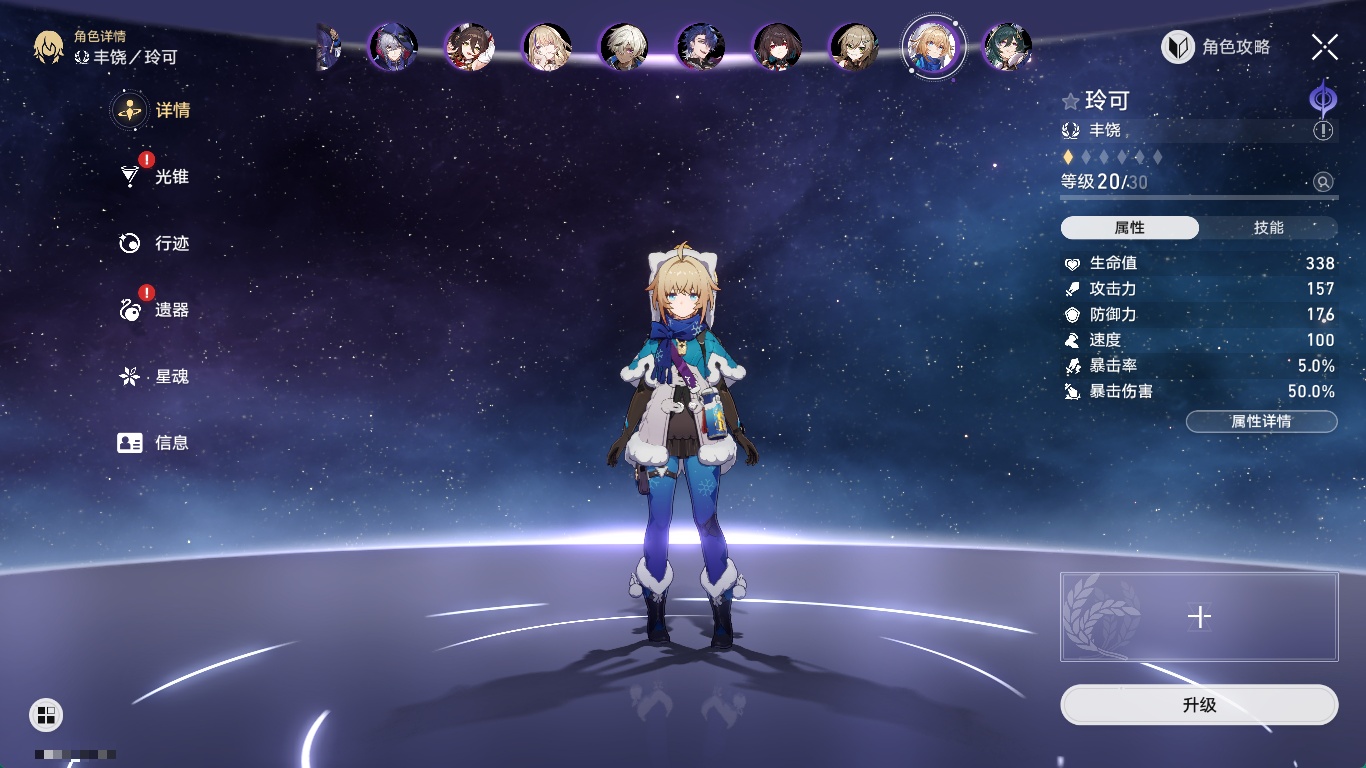This screenshot has width=1366, height=768.
Task: Click the 升级 level up button
Action: pyautogui.click(x=1199, y=705)
